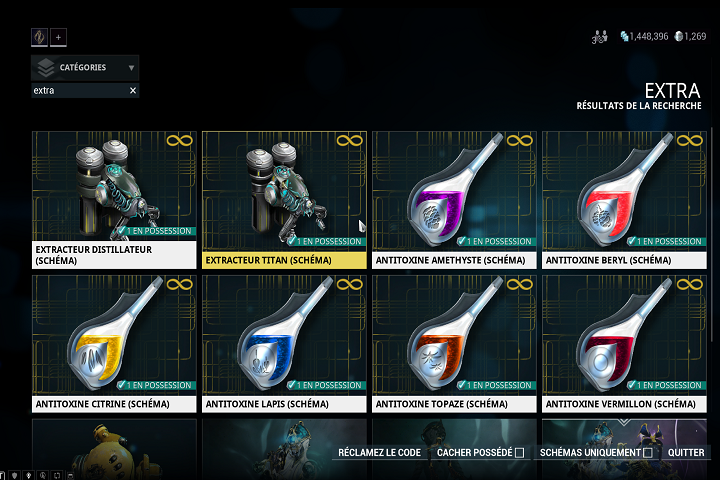Quit the market with Quitter
Screen dimensions: 720x480
click(x=686, y=453)
